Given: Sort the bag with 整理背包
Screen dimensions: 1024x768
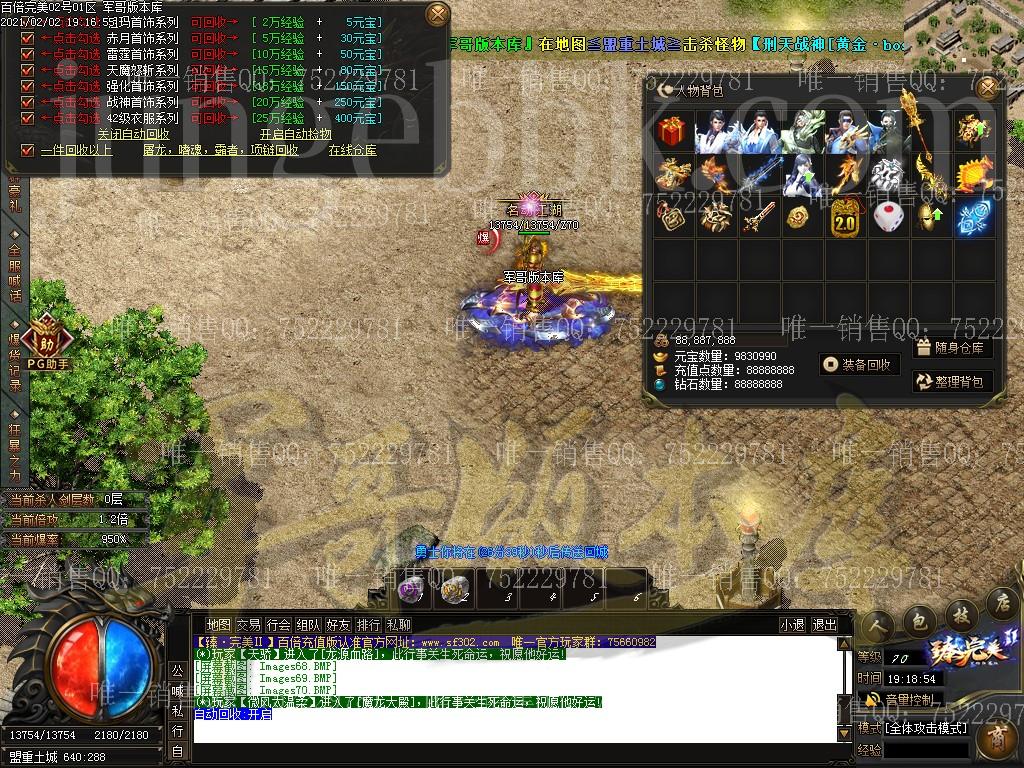Looking at the screenshot, I should [x=950, y=381].
